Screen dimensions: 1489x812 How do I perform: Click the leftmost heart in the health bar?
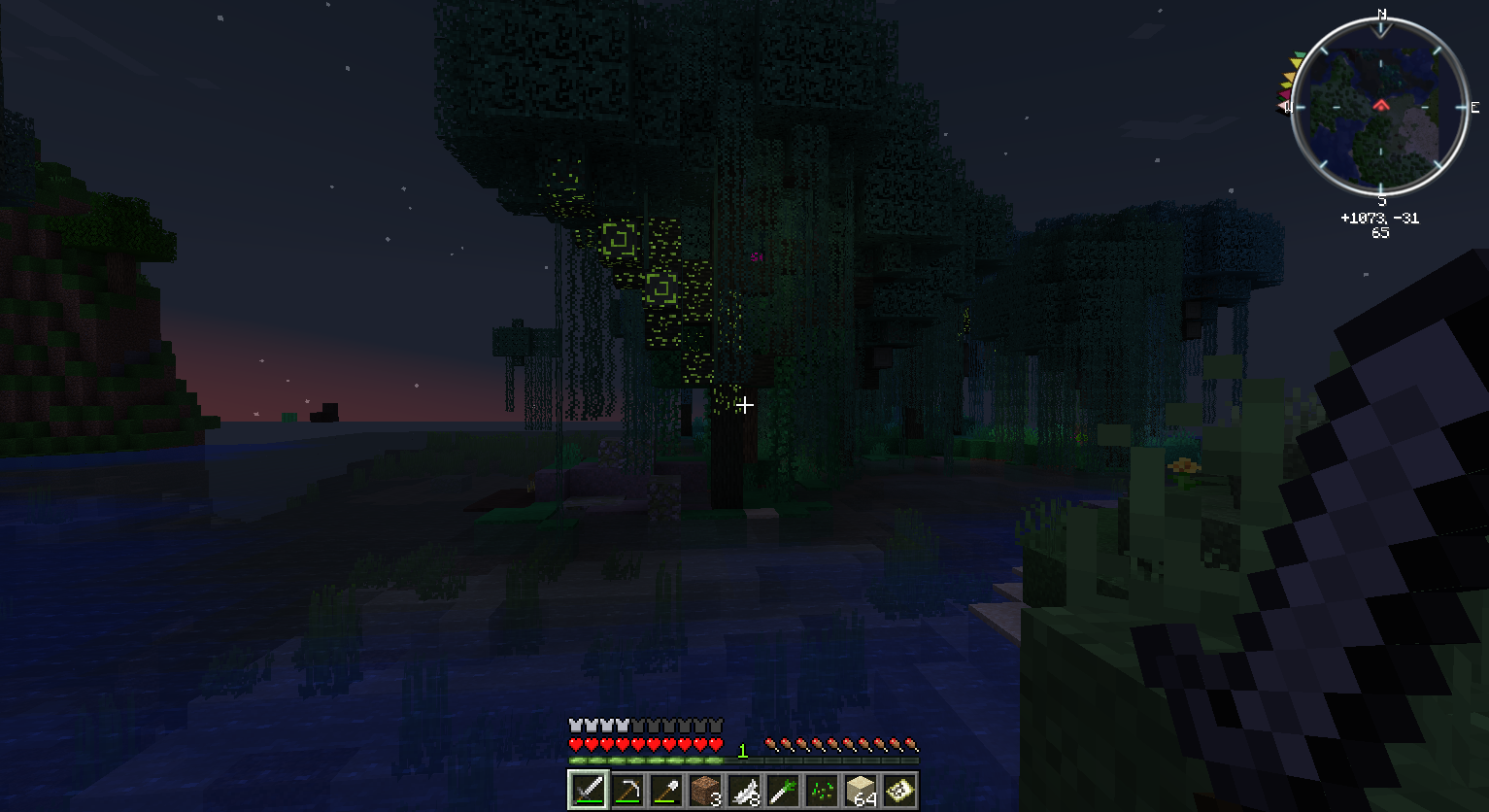[x=574, y=744]
